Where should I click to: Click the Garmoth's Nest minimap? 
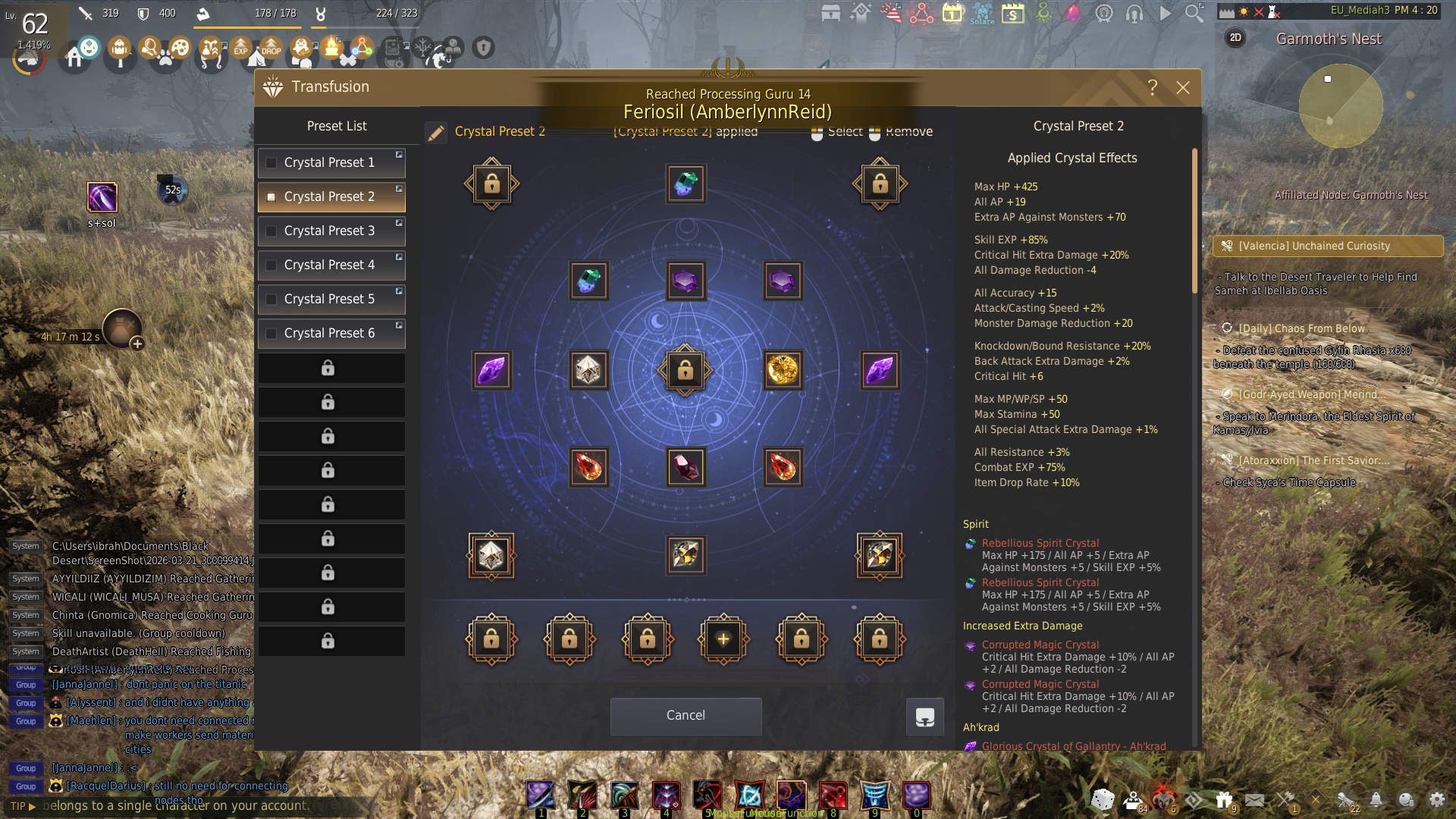tap(1340, 106)
